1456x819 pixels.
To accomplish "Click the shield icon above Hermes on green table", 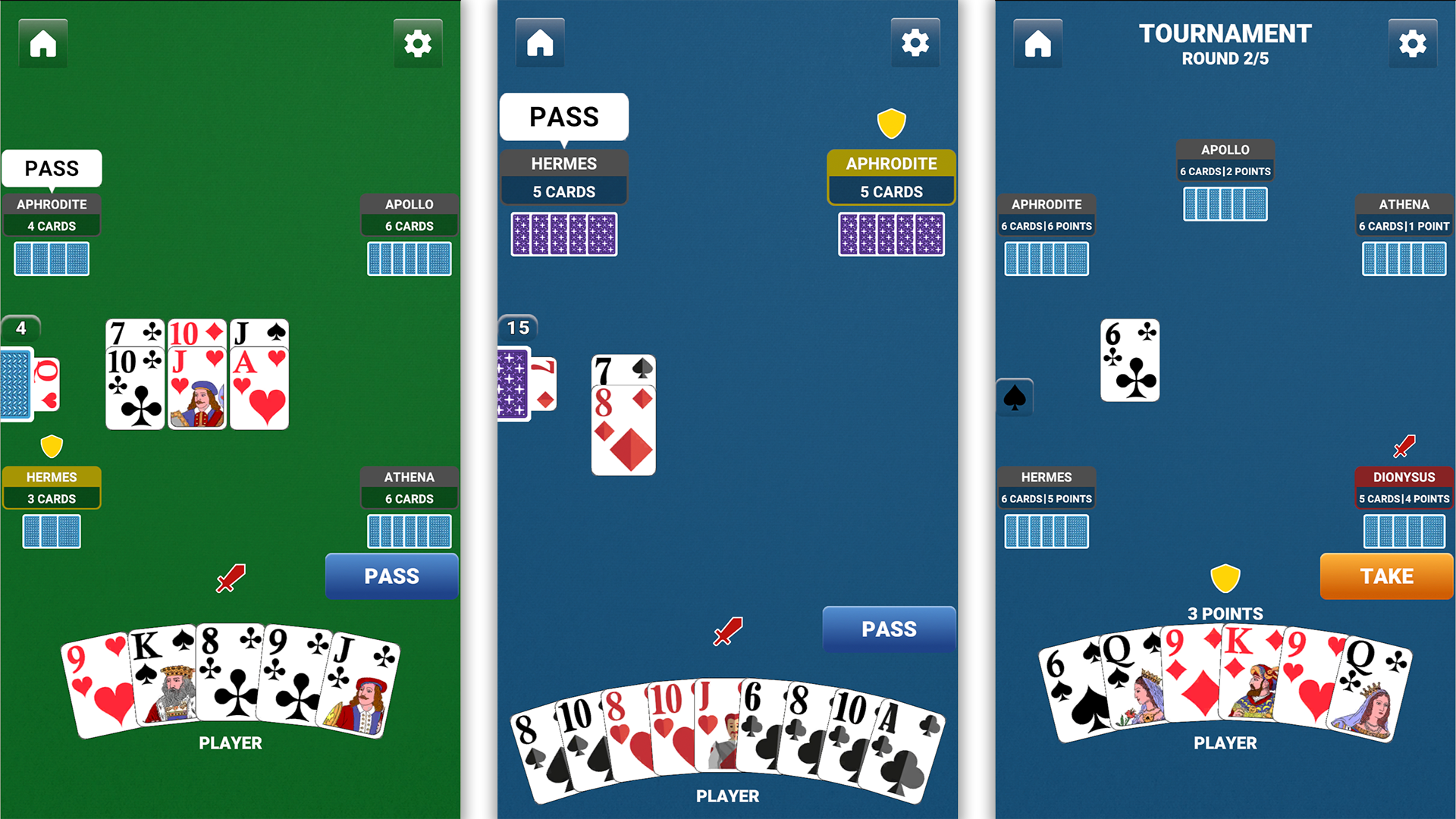I will (52, 446).
